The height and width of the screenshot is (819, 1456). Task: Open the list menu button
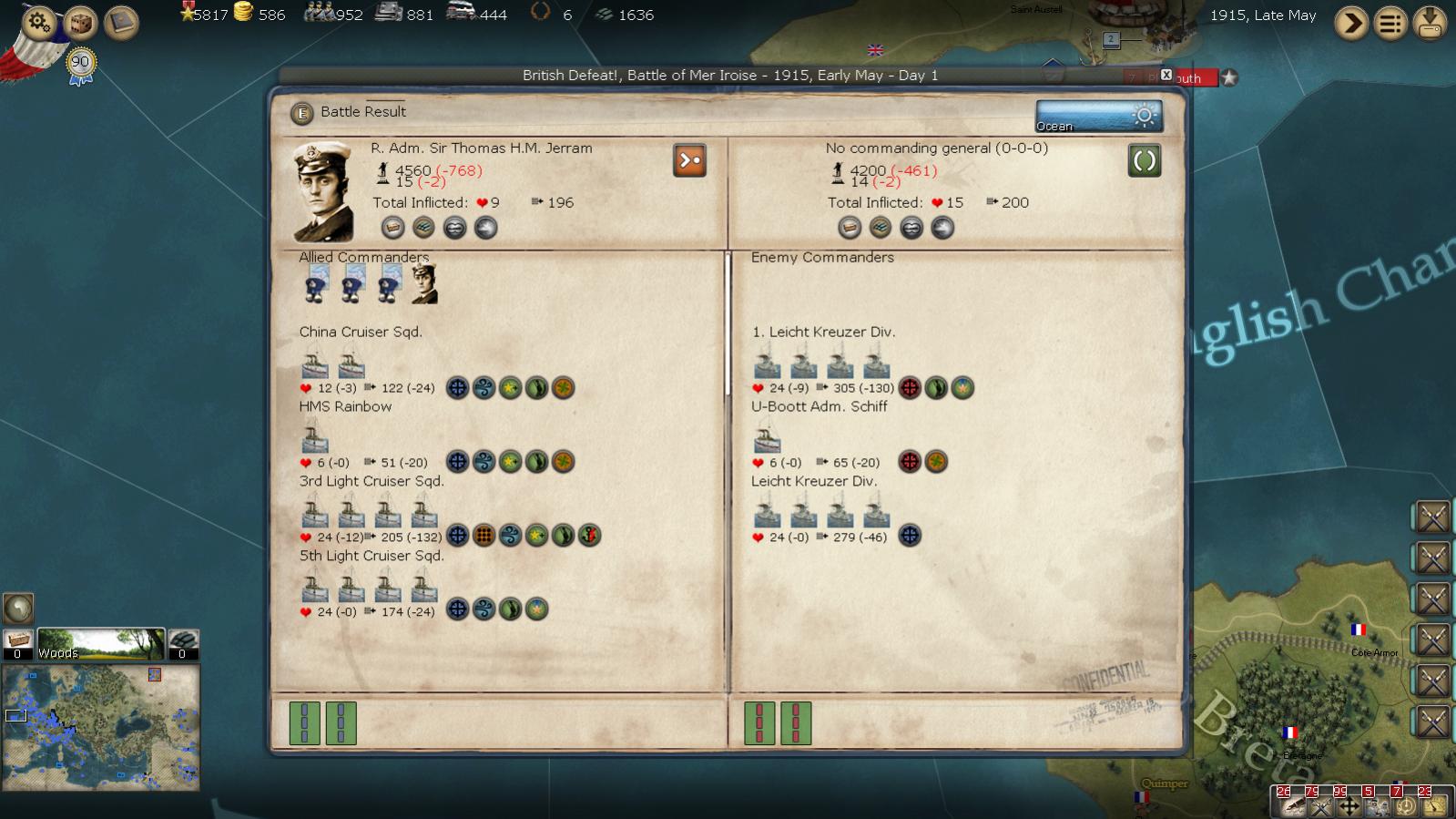1390,23
